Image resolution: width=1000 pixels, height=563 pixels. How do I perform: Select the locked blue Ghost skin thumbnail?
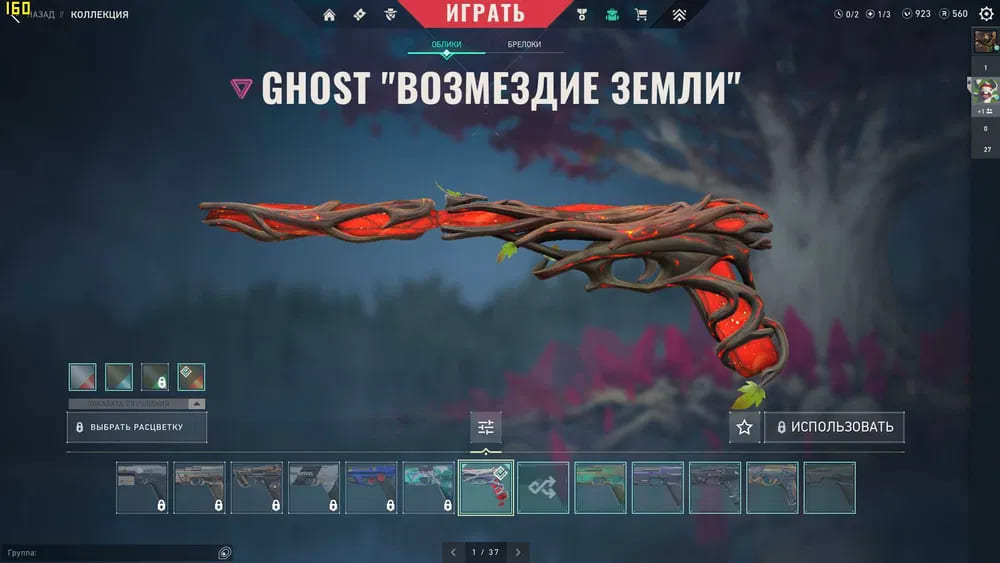pos(371,488)
